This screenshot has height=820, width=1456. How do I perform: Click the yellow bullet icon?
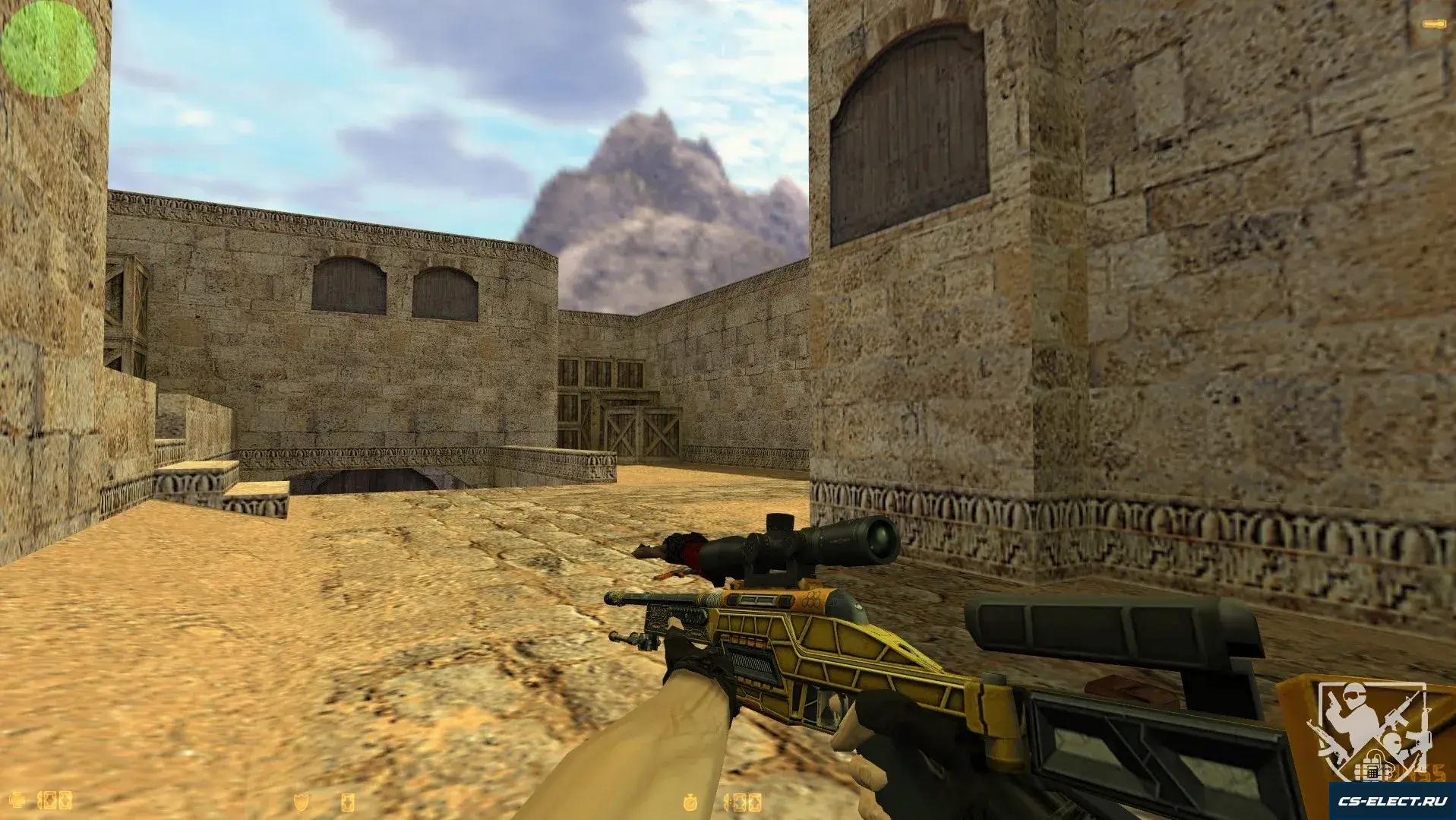coord(1433,24)
